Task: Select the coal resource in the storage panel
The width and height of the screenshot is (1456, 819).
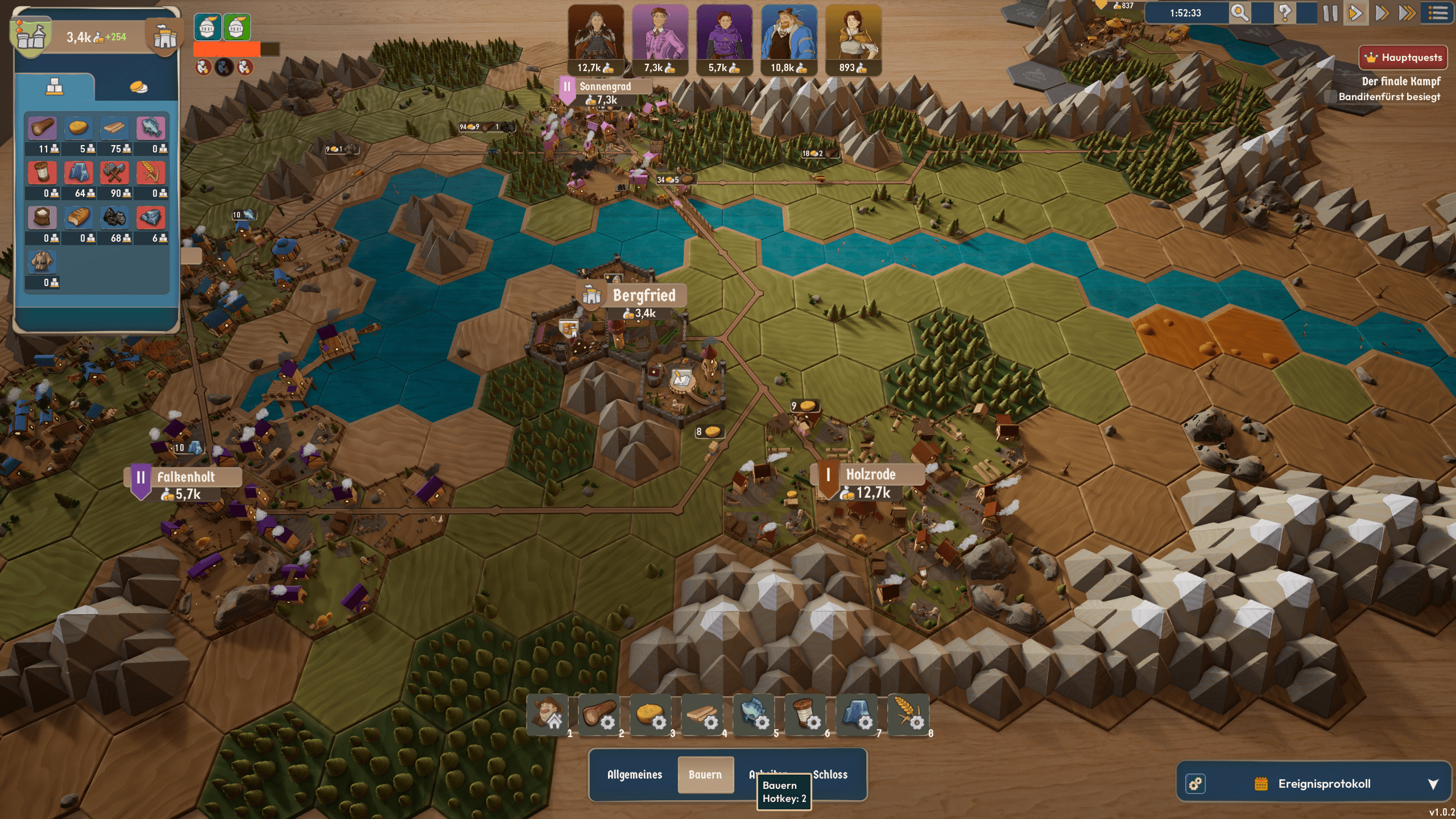Action: tap(114, 218)
